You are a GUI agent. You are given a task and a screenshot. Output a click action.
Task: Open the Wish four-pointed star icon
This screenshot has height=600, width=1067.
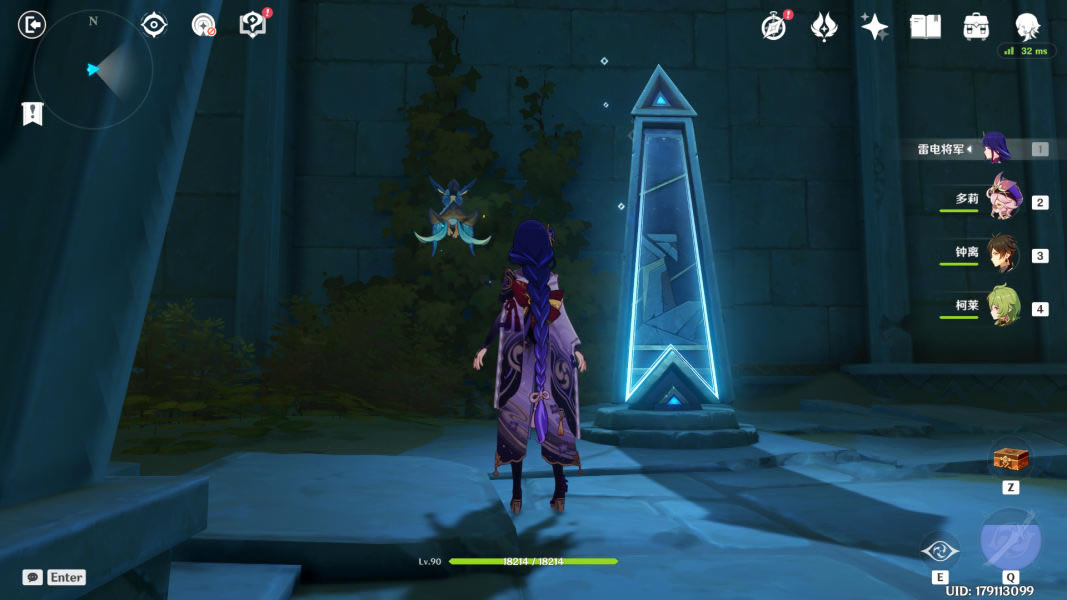[x=874, y=27]
